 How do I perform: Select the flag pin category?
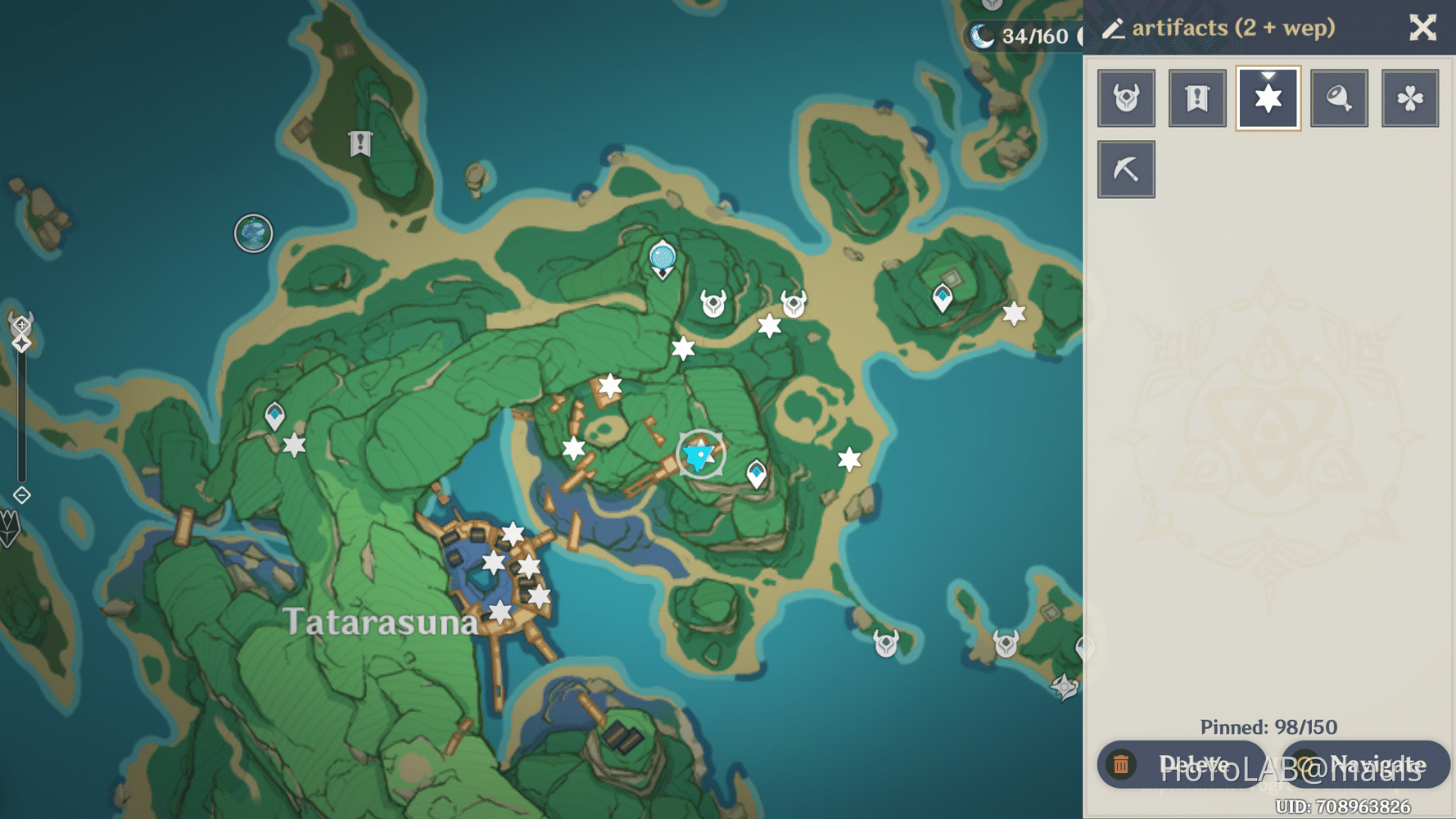pos(1197,97)
